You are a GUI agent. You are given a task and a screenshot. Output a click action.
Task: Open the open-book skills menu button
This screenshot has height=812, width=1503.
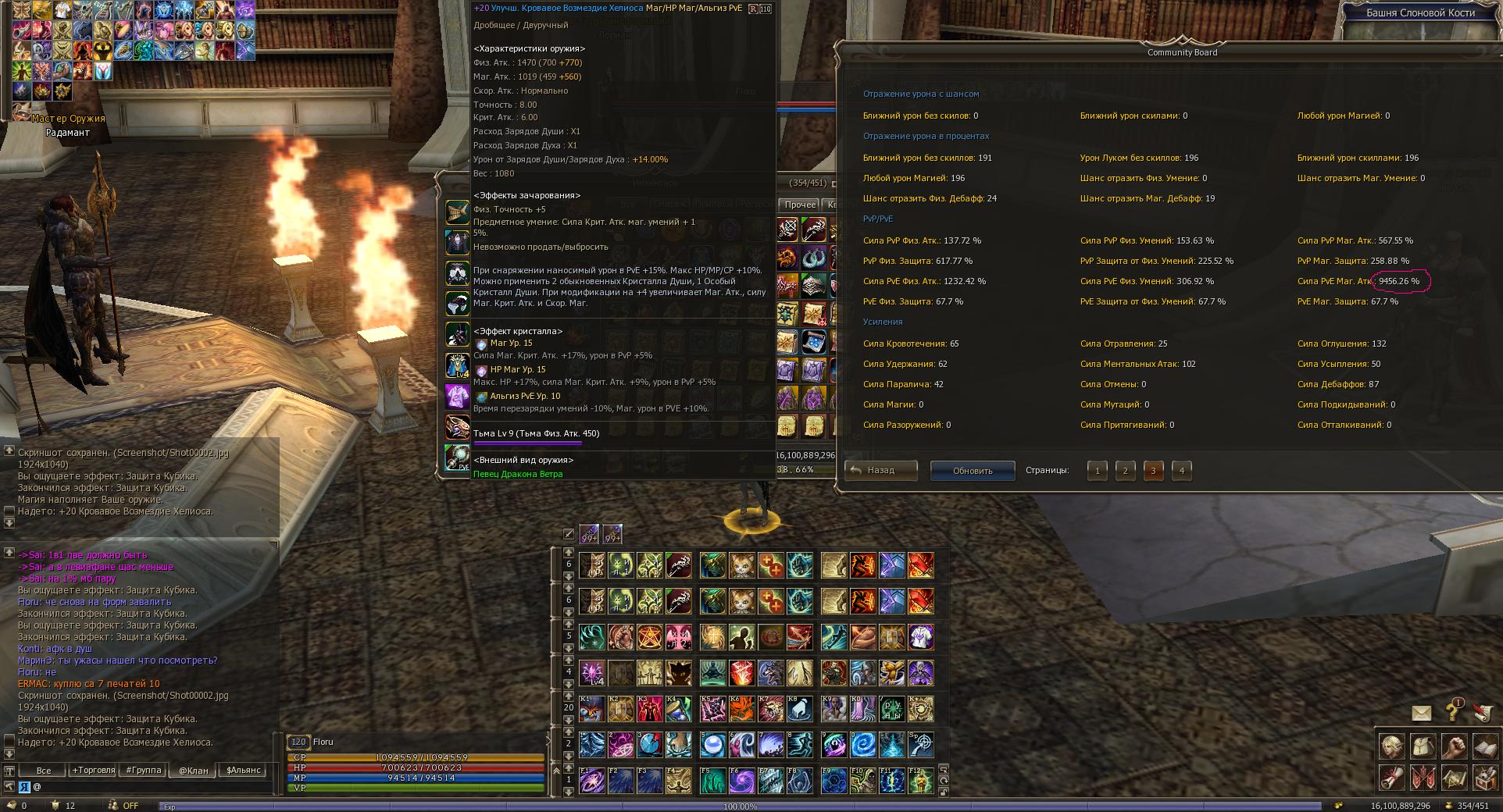click(1484, 746)
